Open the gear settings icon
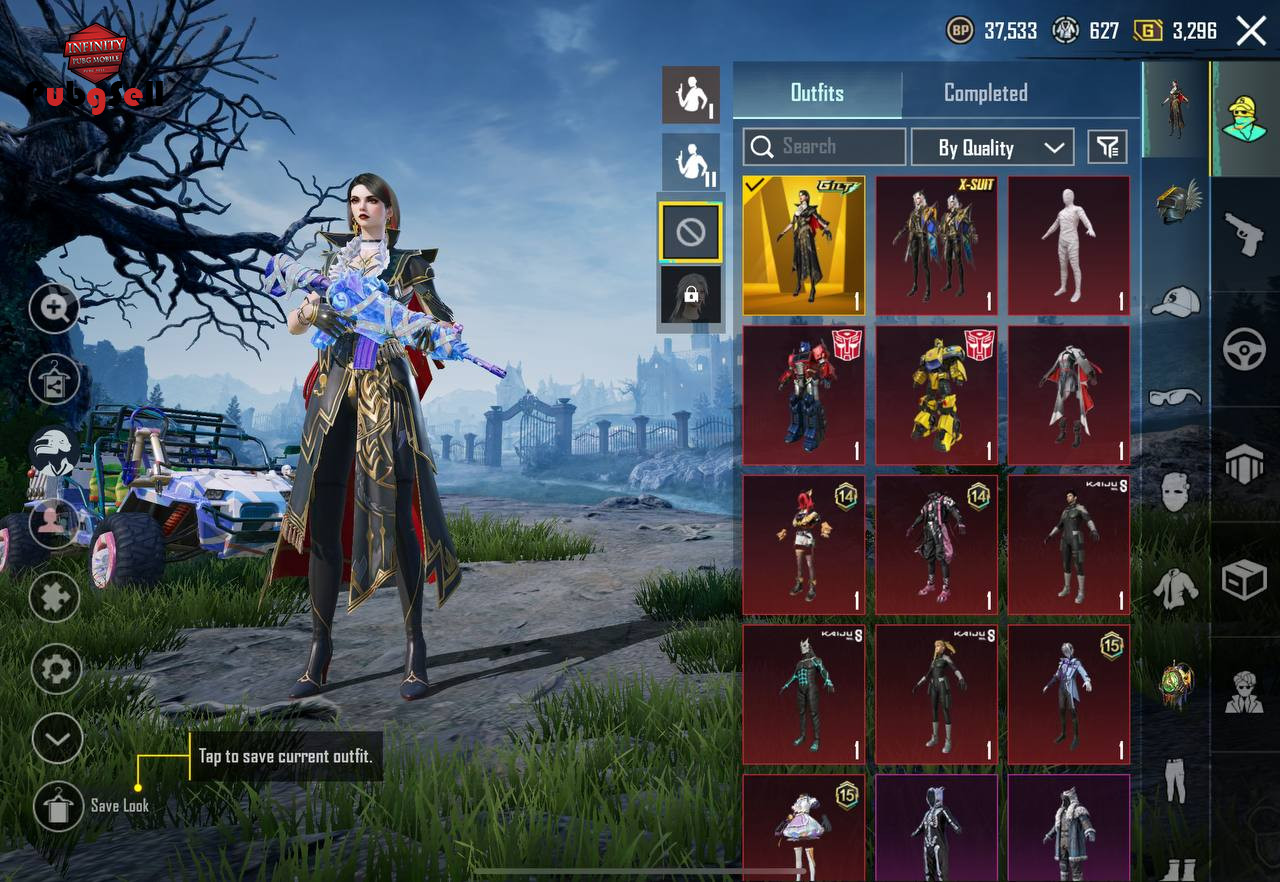1280x882 pixels. 56,669
